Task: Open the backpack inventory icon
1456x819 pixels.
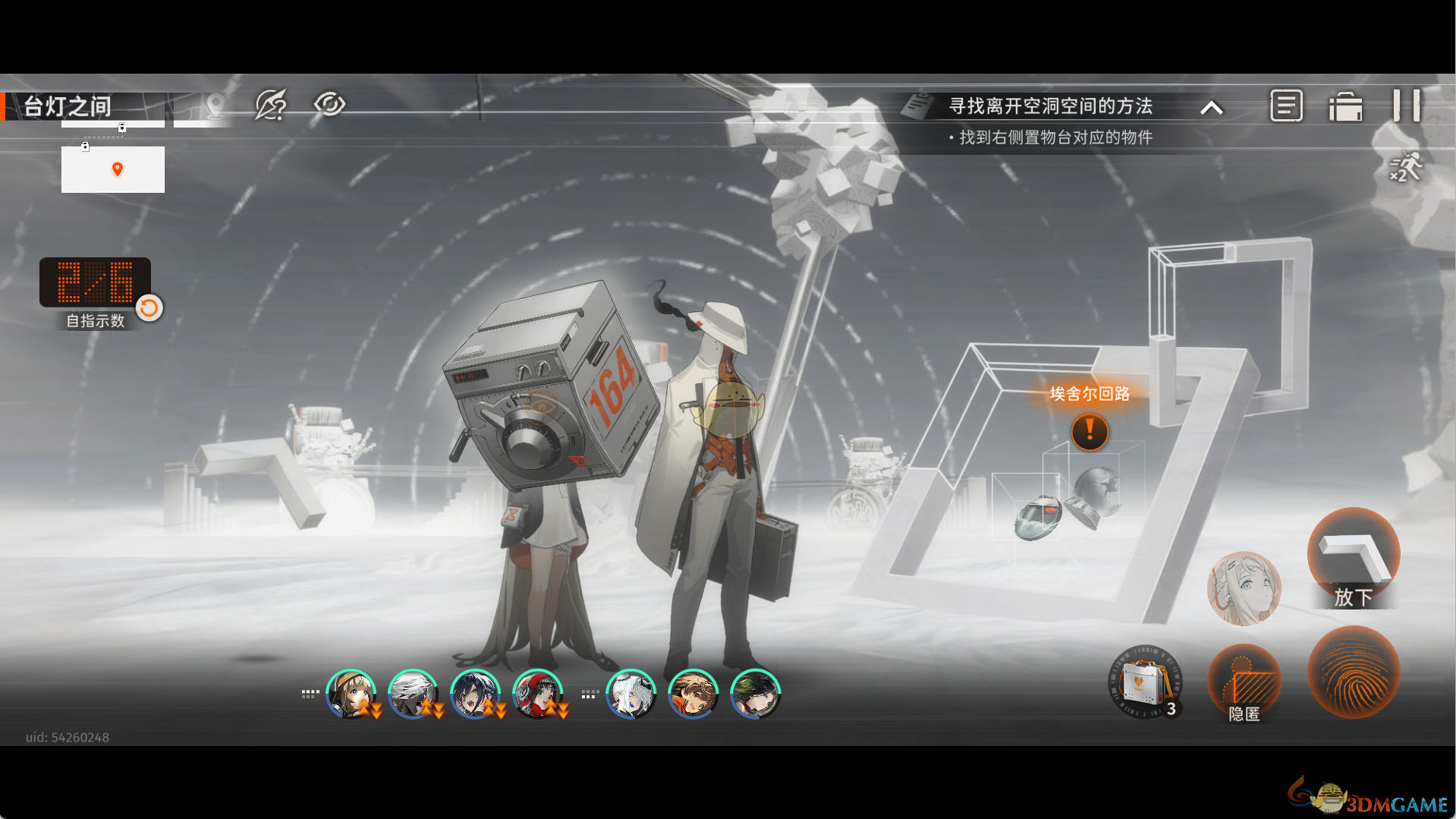Action: pos(1345,106)
